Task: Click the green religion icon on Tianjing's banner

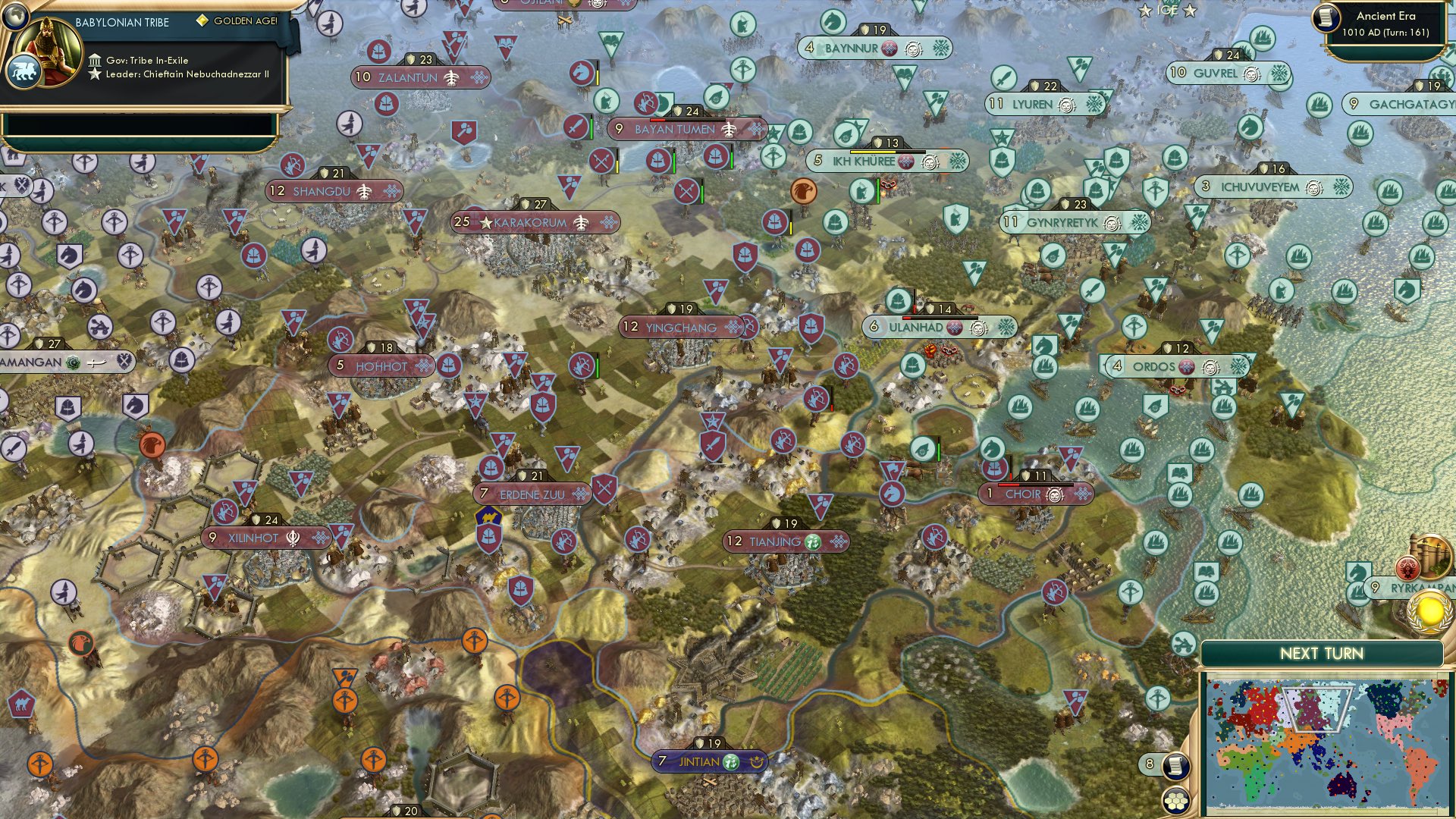Action: pos(813,541)
